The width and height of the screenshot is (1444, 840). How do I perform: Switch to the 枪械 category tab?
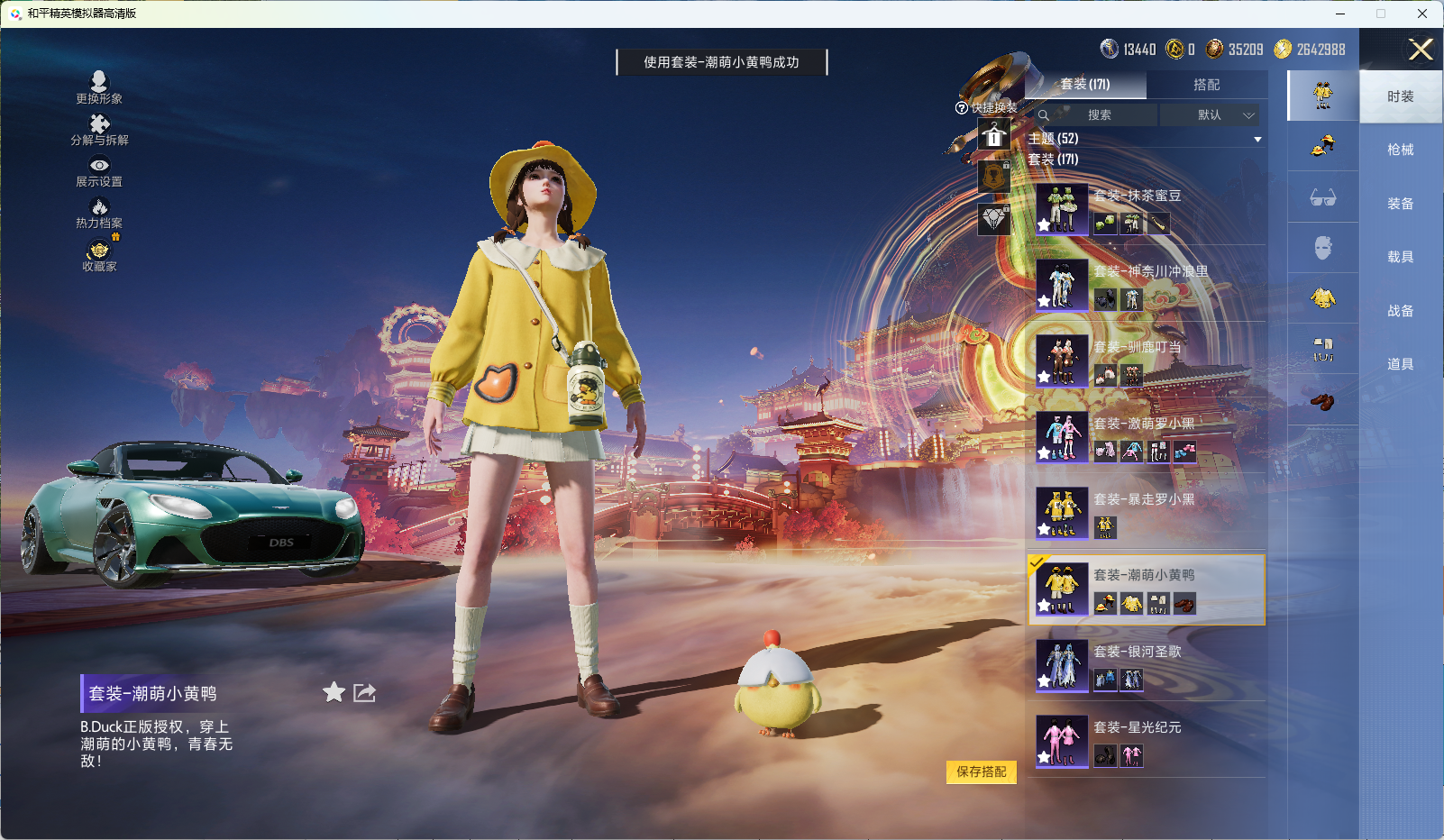(x=1401, y=149)
